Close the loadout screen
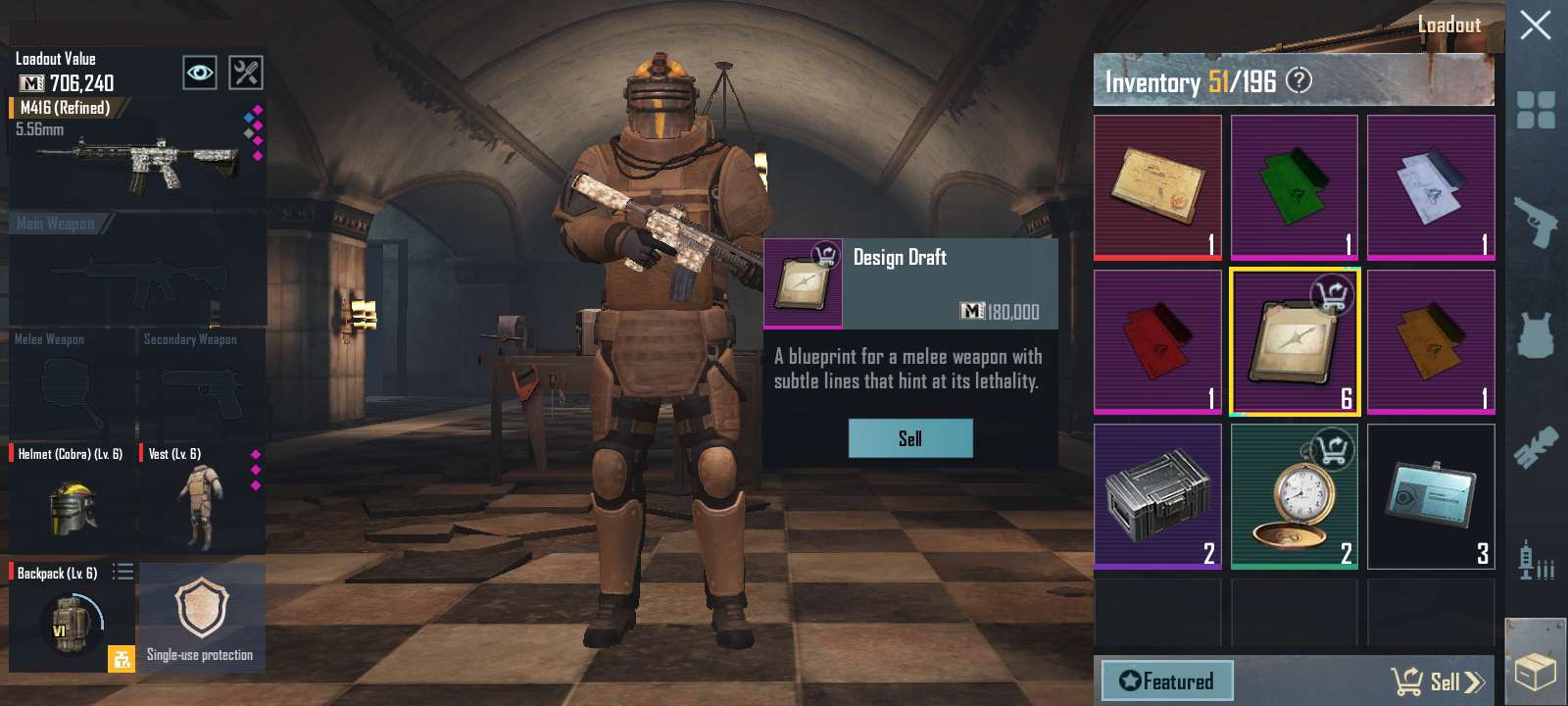 (1535, 25)
